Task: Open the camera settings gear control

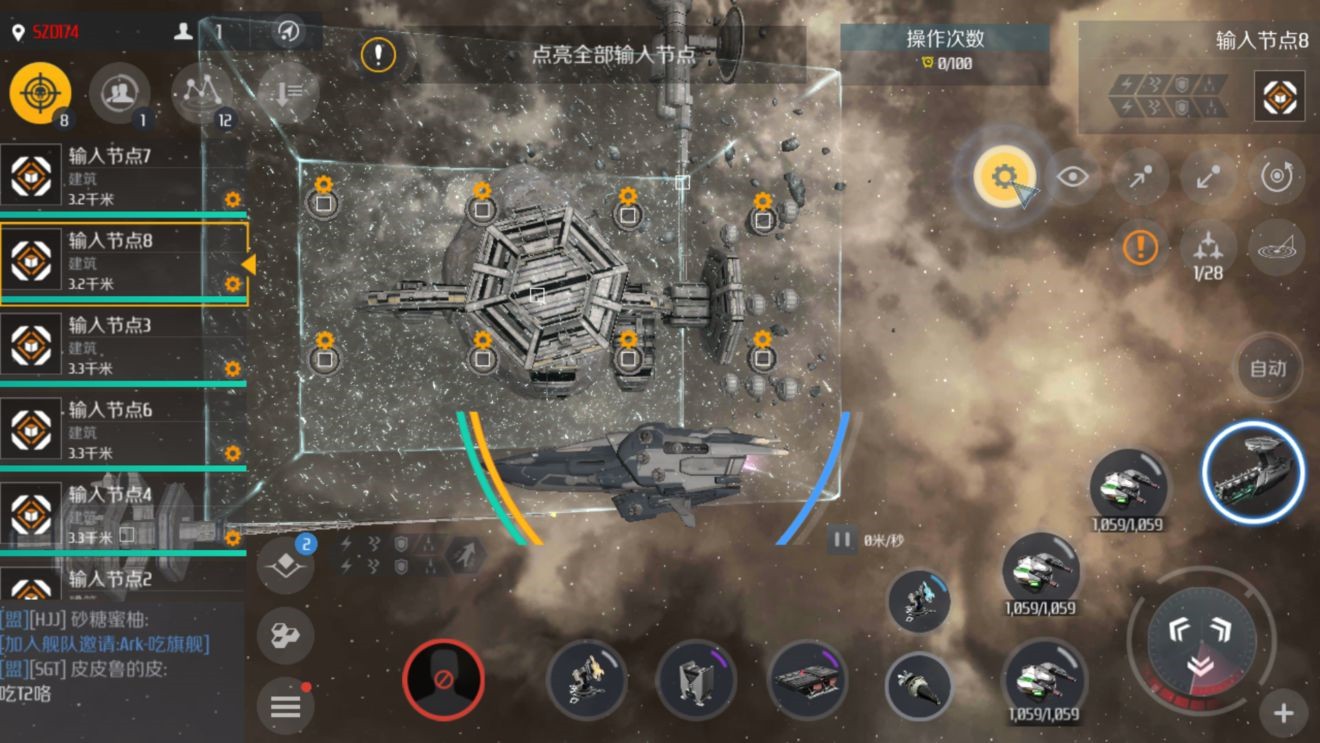Action: coord(1003,175)
